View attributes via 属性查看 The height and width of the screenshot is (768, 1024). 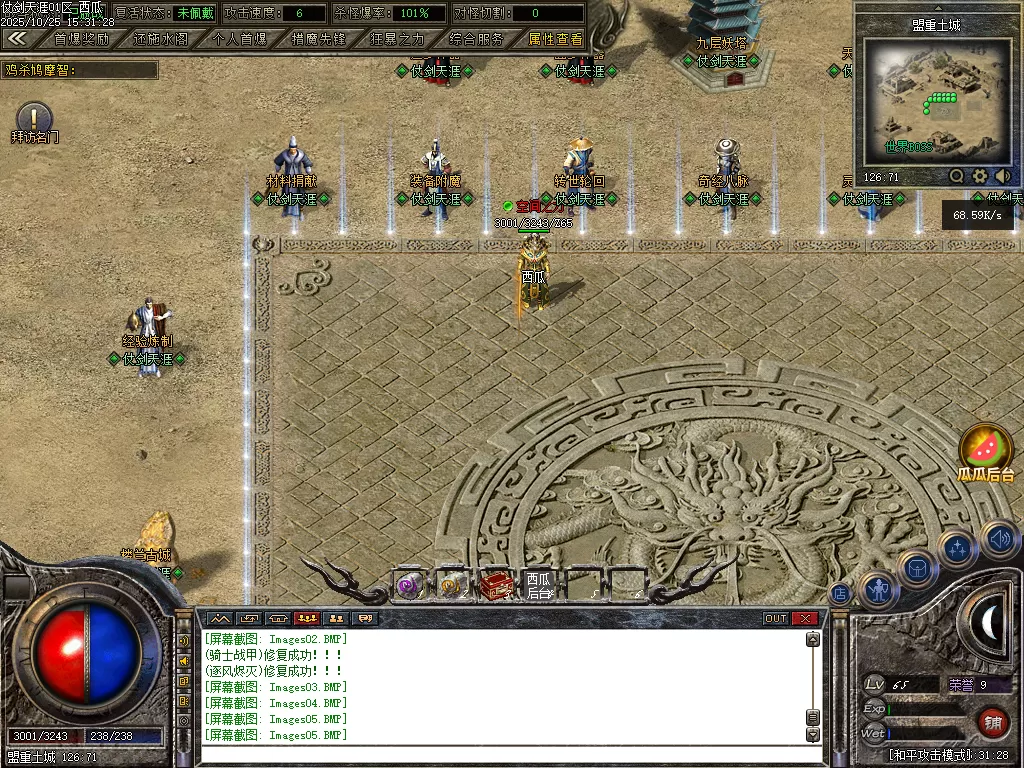555,40
